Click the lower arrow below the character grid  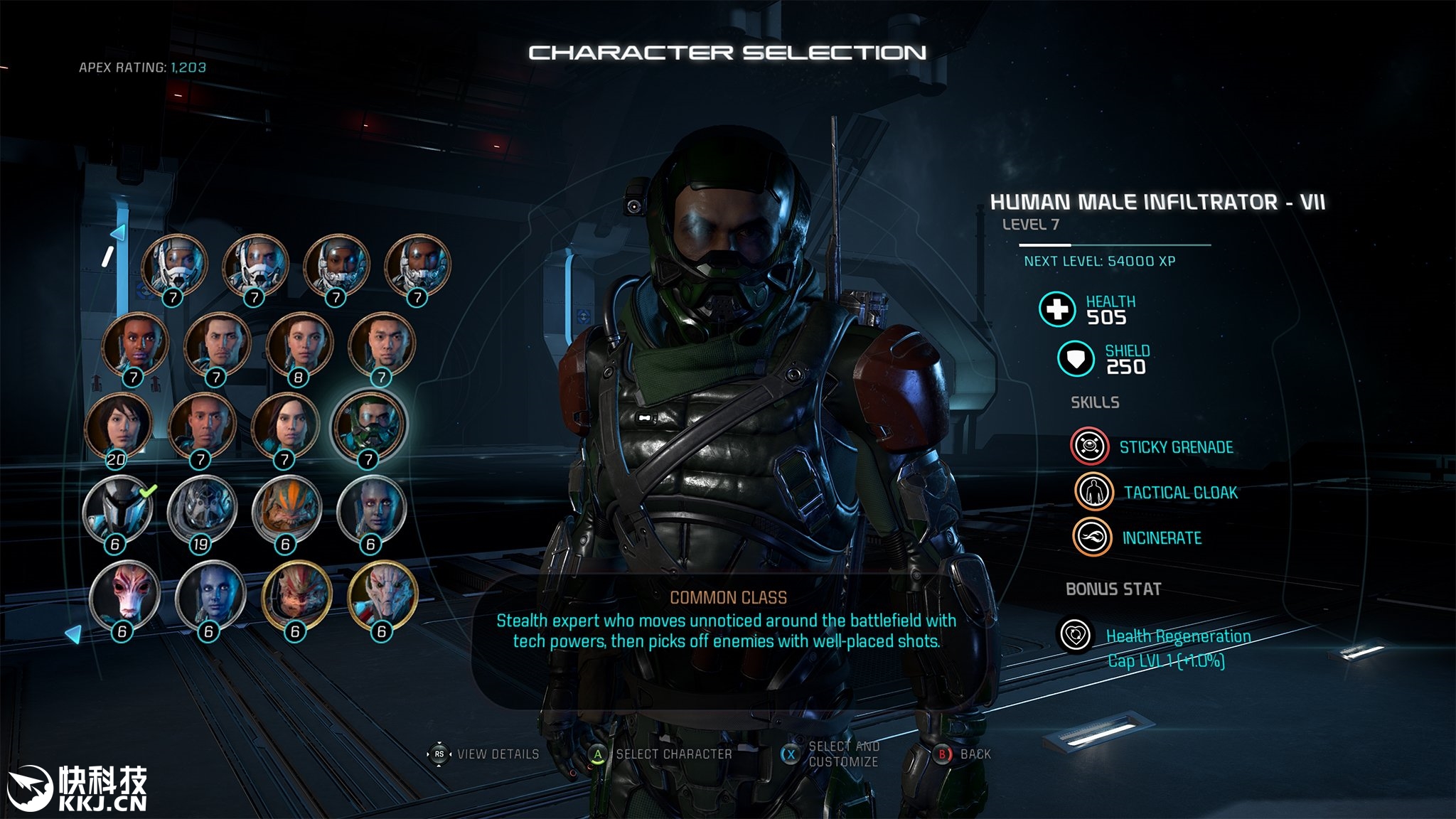[73, 633]
